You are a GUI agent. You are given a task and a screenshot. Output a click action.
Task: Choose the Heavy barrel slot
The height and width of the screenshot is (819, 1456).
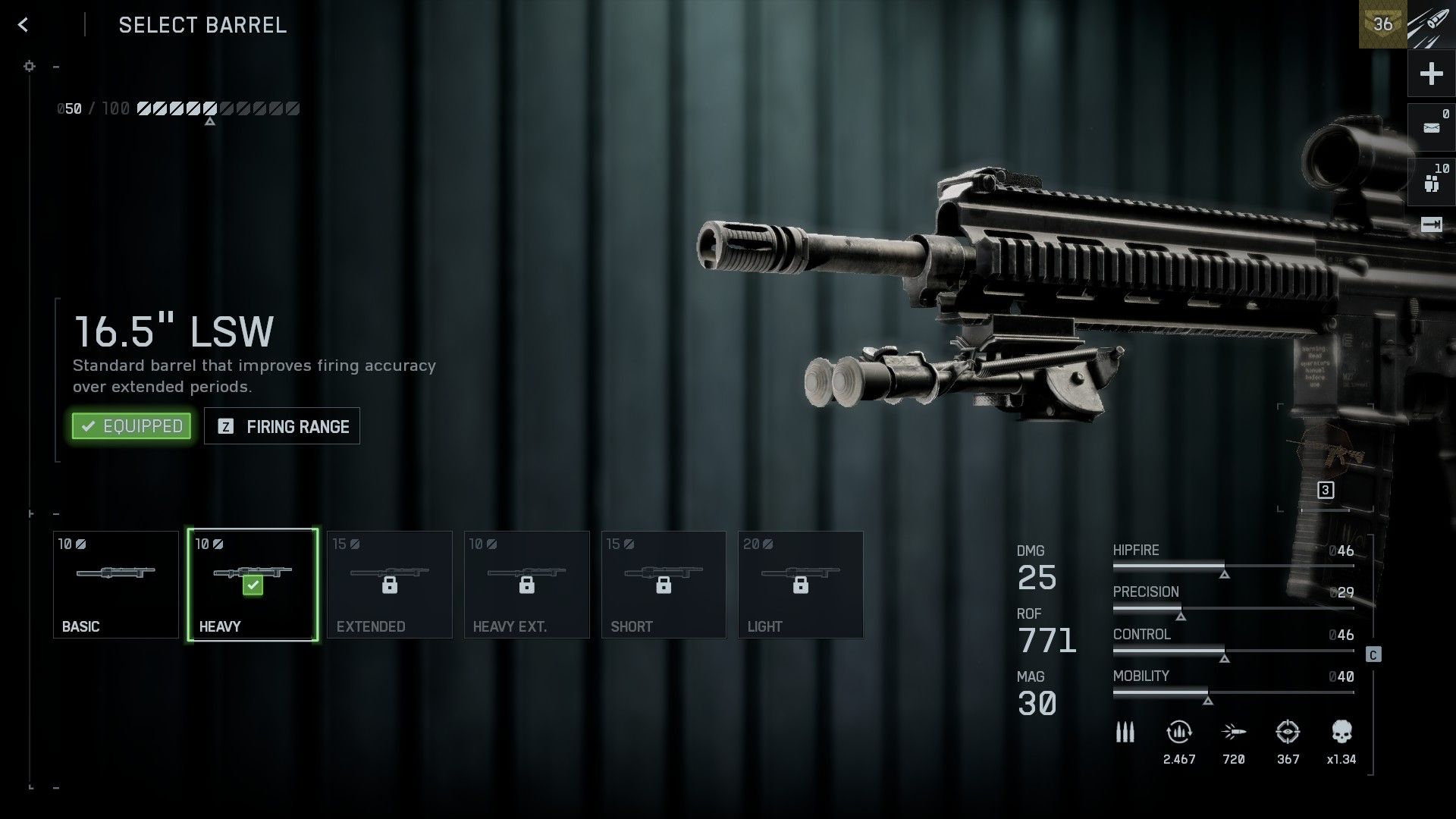point(253,585)
